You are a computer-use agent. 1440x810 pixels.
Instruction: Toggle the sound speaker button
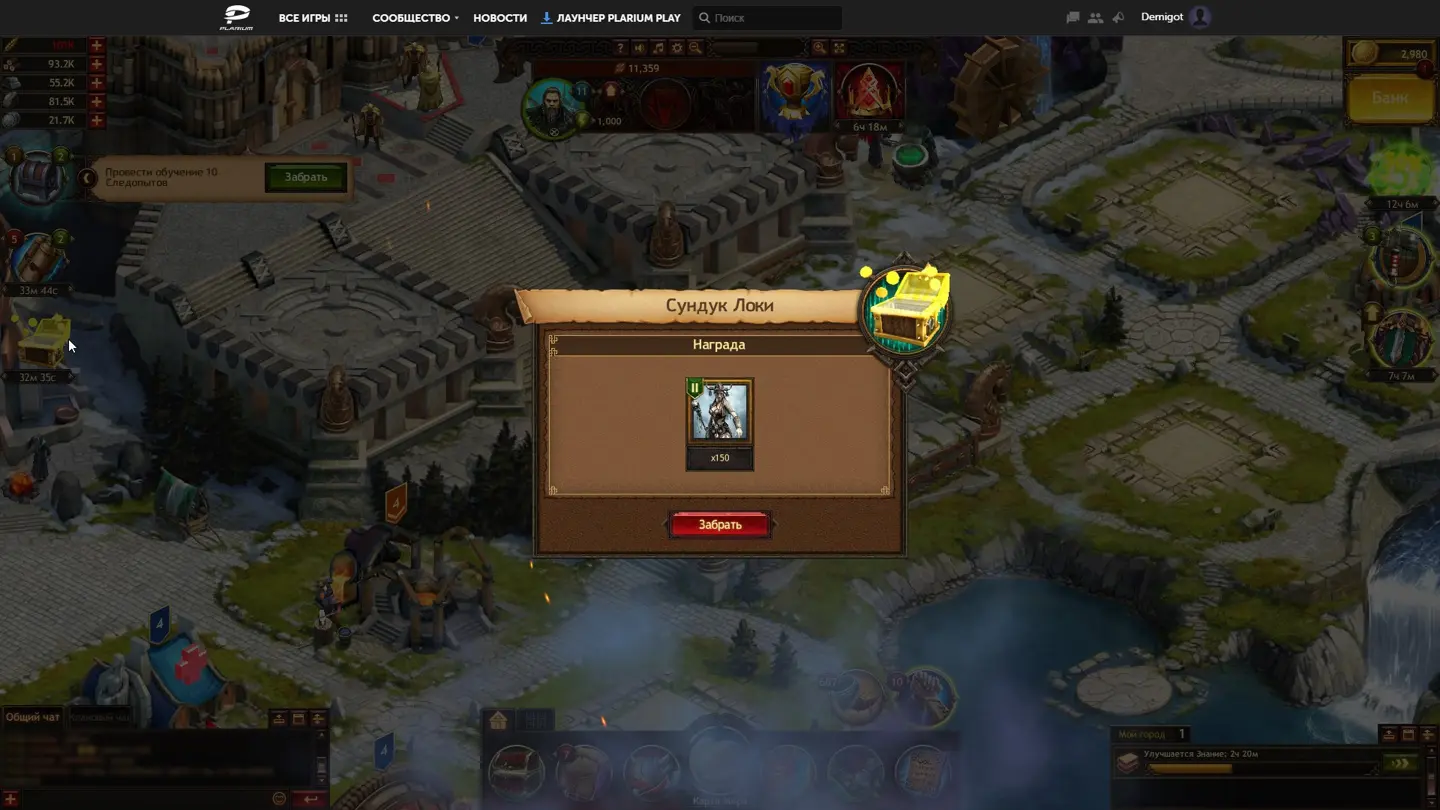coord(639,48)
